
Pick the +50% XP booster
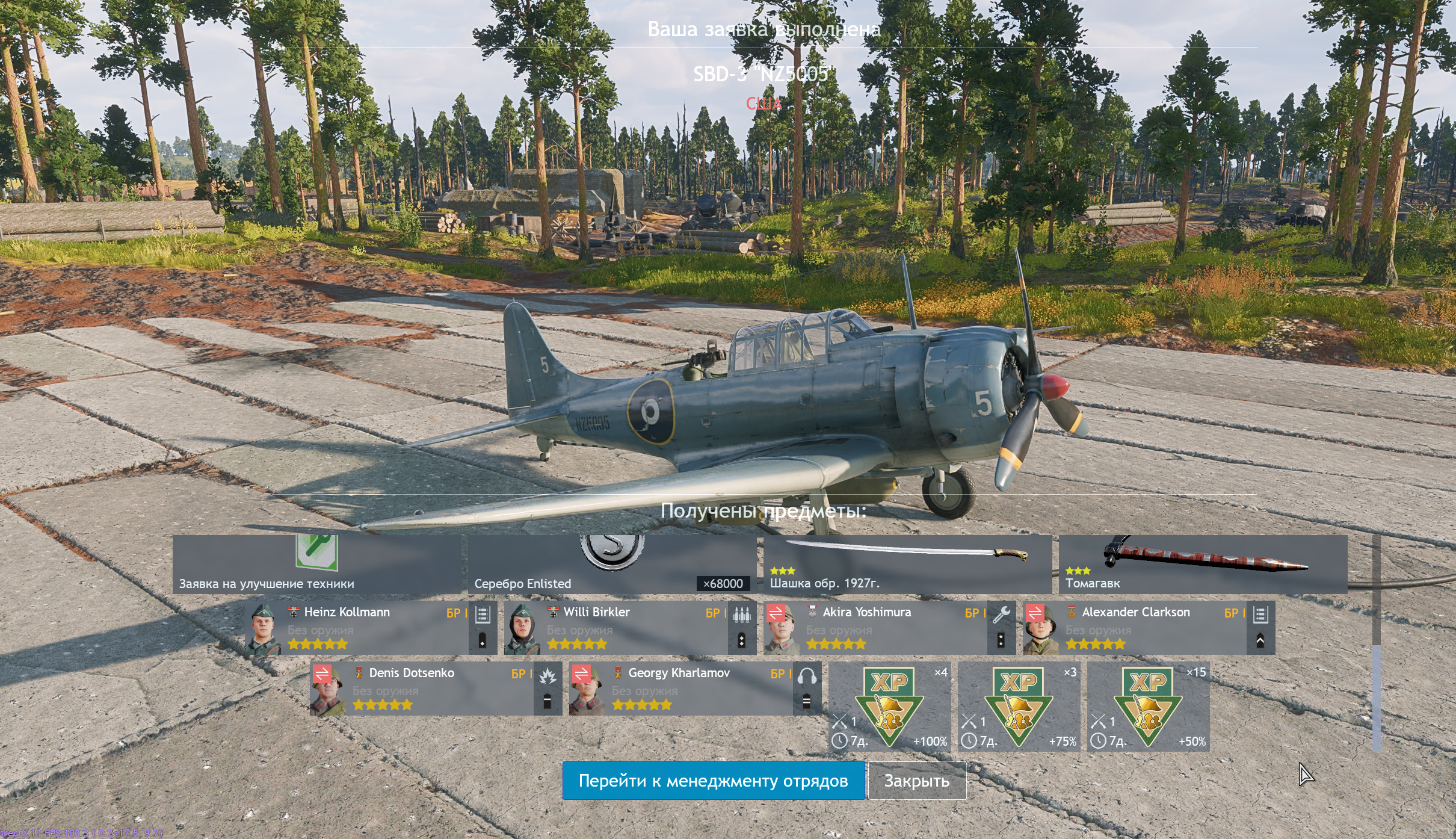1148,707
